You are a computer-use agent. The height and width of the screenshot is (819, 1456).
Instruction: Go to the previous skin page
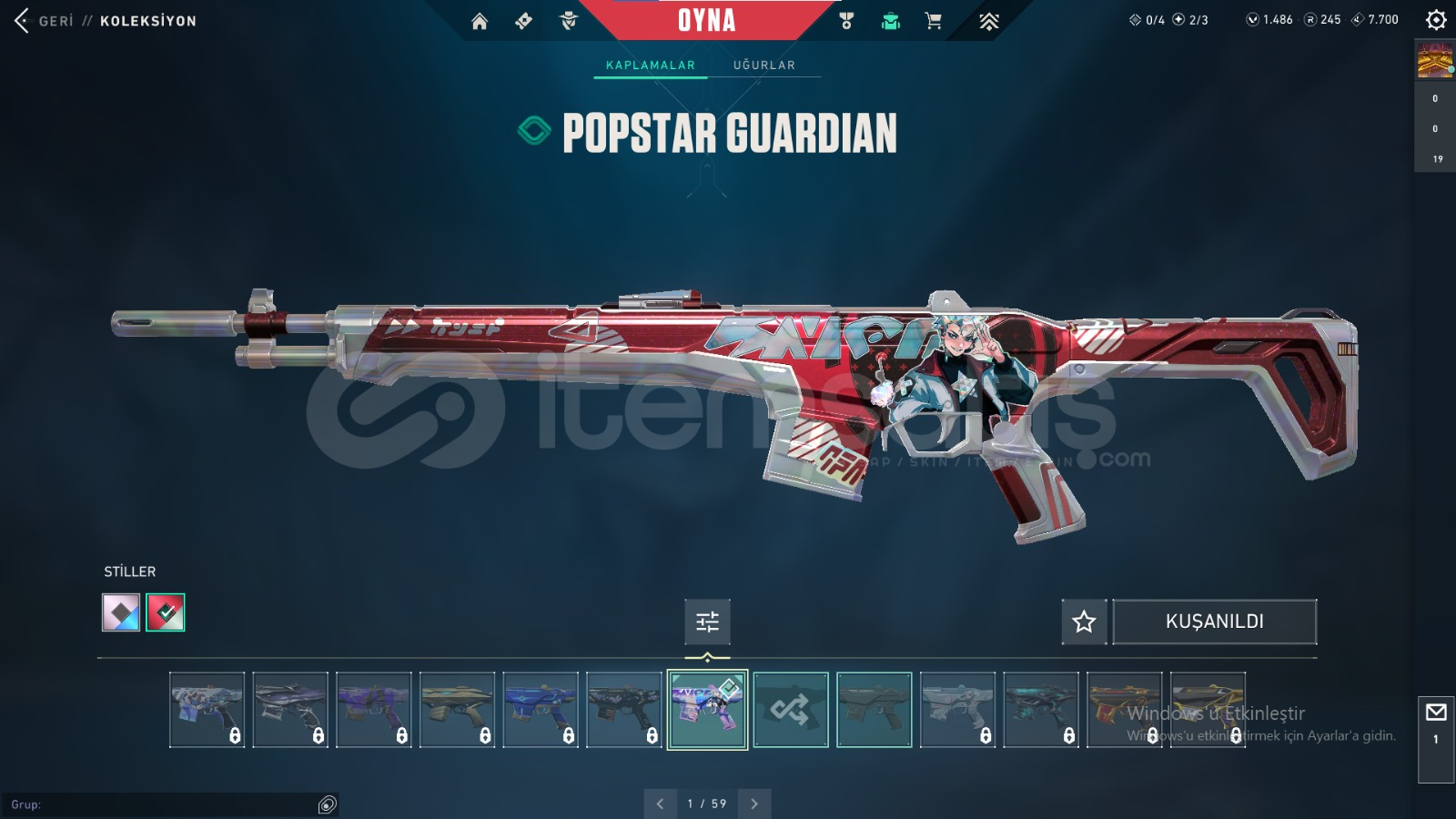click(660, 804)
